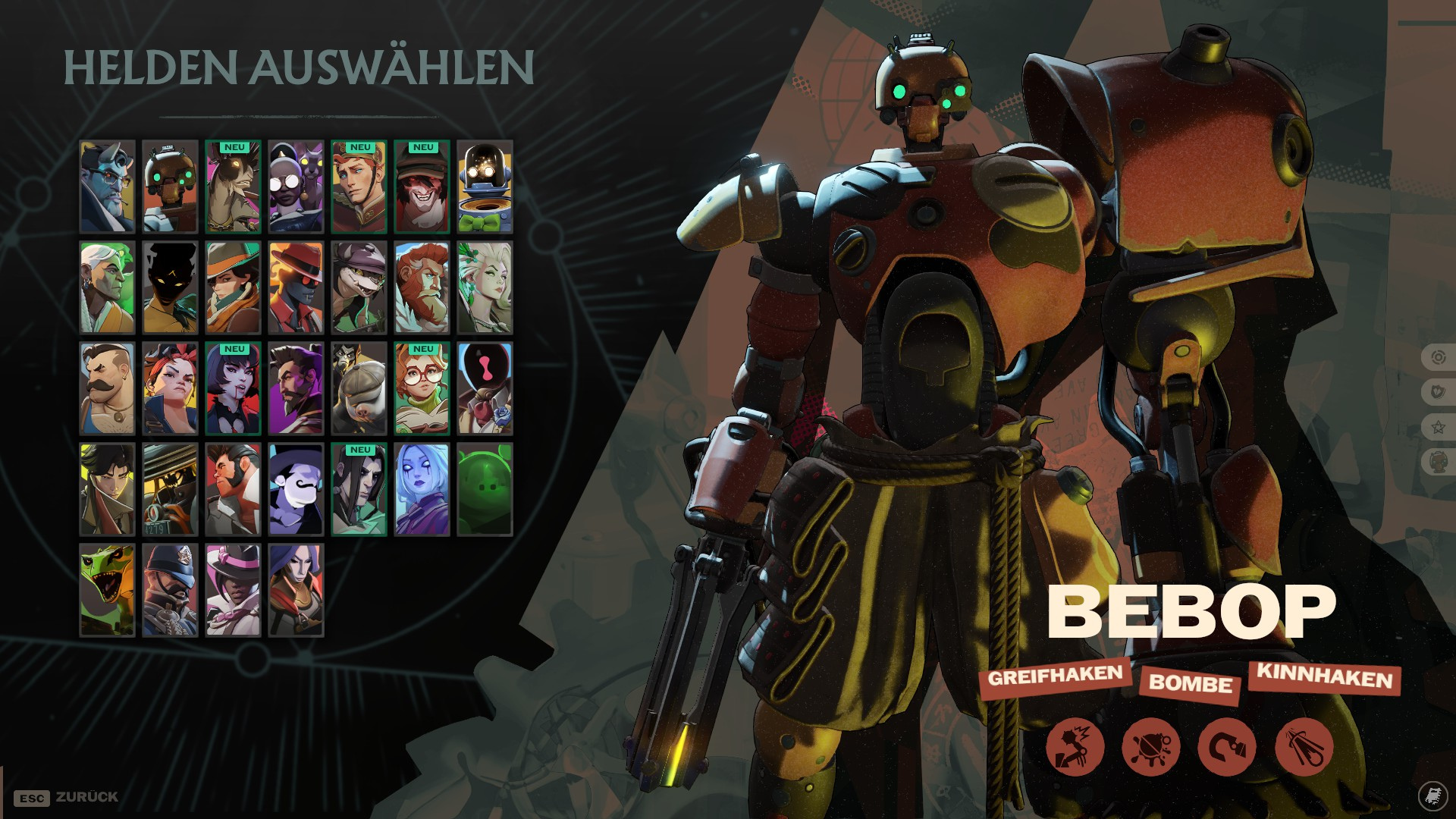This screenshot has width=1456, height=819.
Task: Select the red-faced hero in a fedora
Action: [x=296, y=287]
